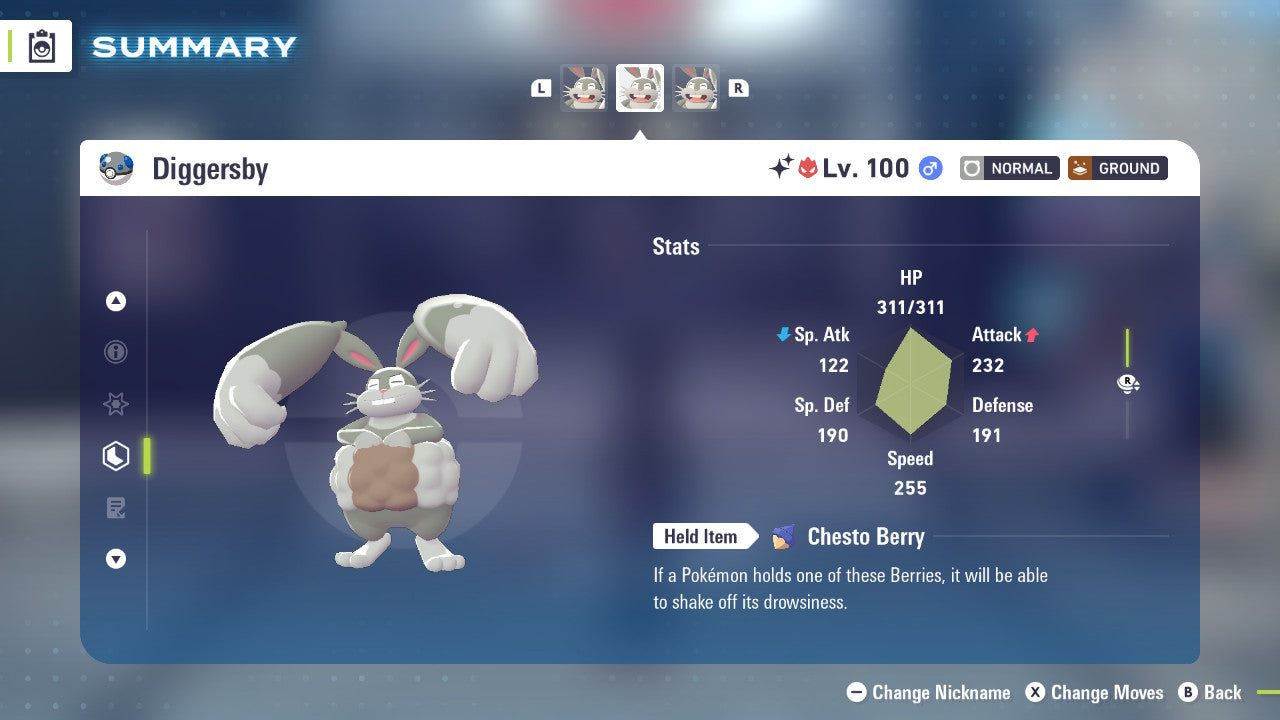
Task: Select the center Diggersby thumbnail
Action: pos(640,88)
